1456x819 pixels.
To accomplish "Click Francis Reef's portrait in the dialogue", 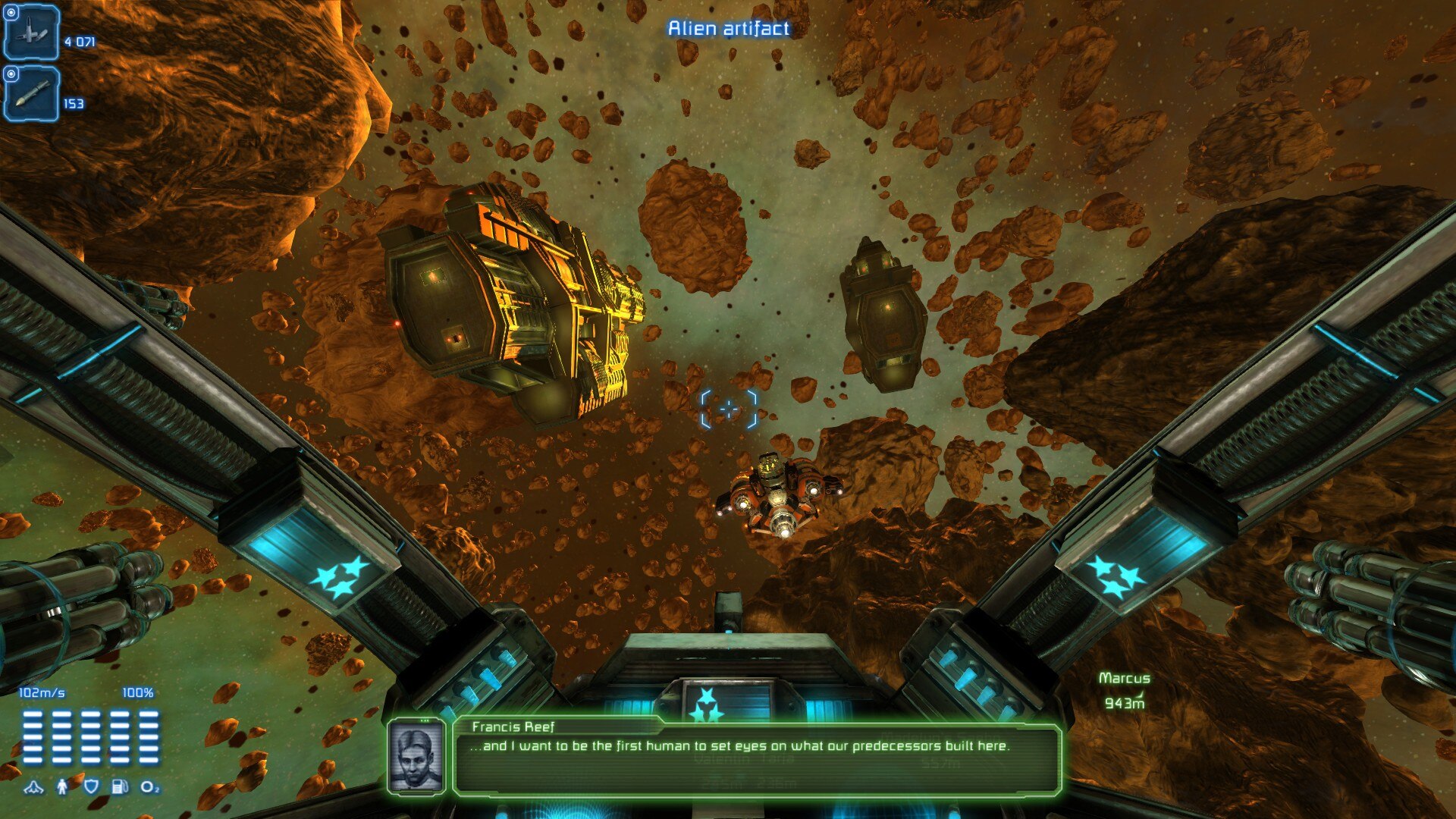I will tap(416, 756).
